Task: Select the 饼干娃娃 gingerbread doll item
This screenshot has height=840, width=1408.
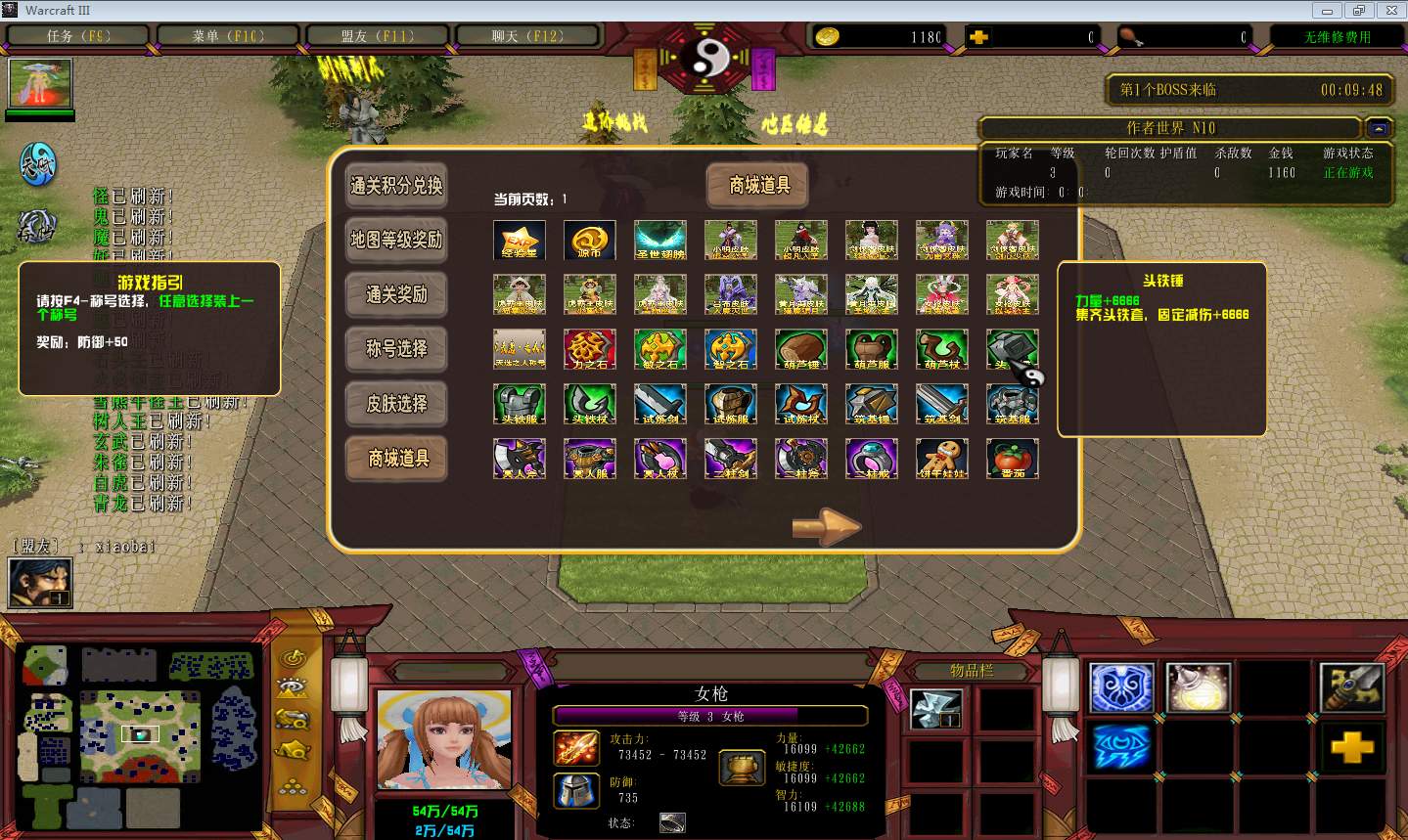Action: pyautogui.click(x=942, y=459)
